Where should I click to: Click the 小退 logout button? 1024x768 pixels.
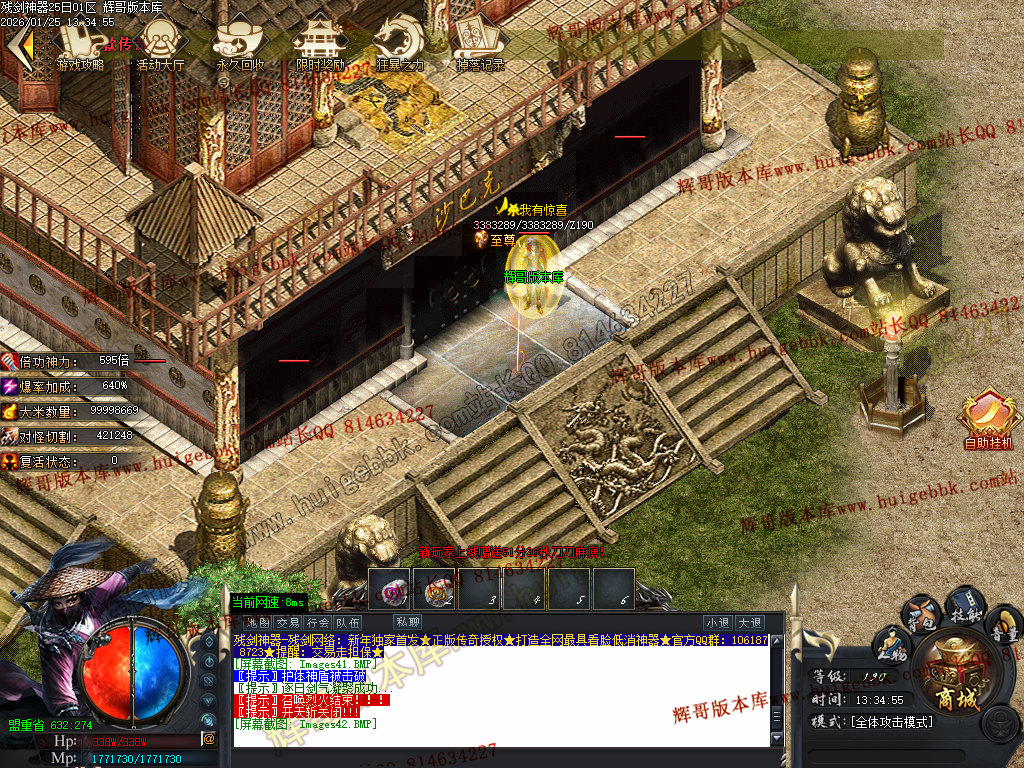point(718,622)
